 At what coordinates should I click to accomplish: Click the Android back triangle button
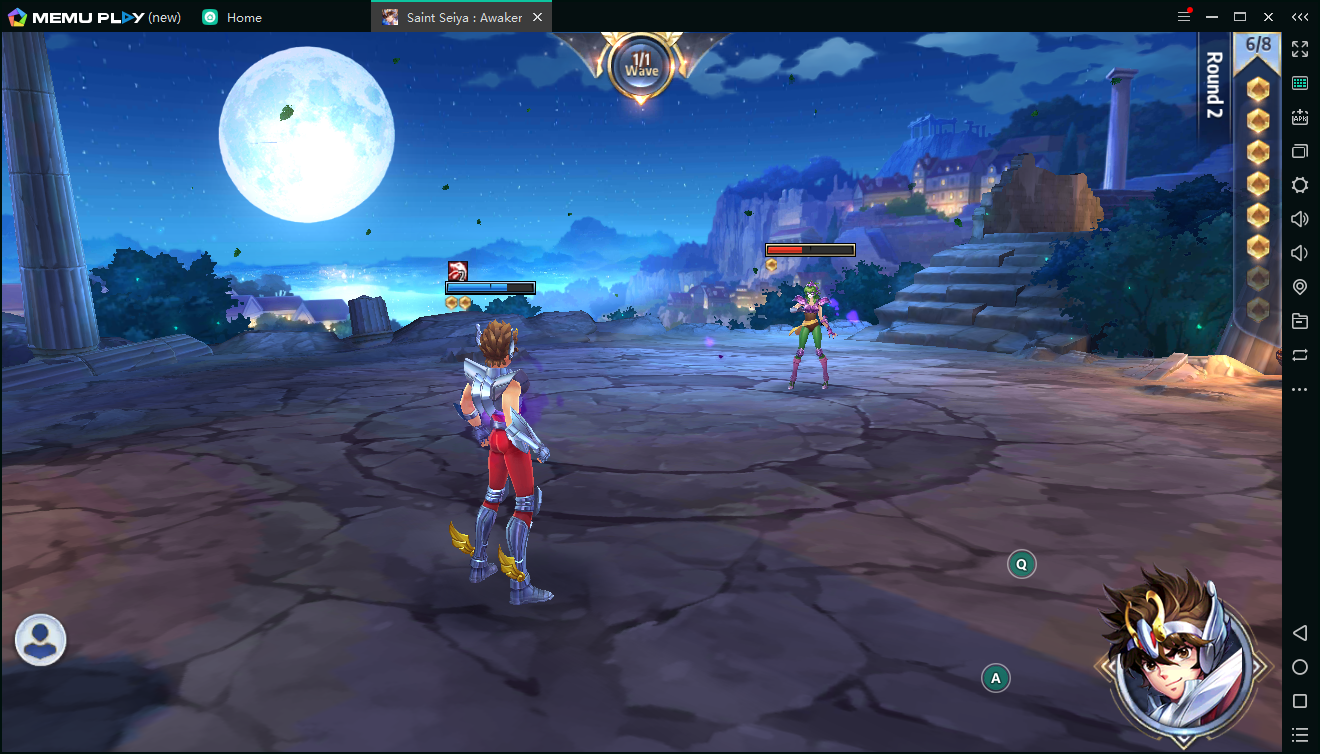coord(1300,633)
